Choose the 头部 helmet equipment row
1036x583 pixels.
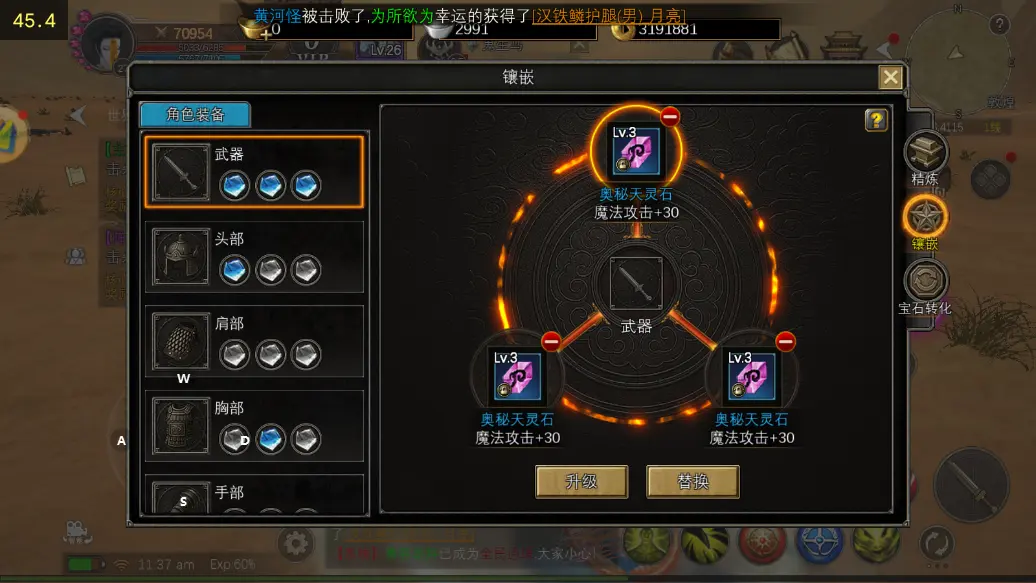click(x=254, y=256)
